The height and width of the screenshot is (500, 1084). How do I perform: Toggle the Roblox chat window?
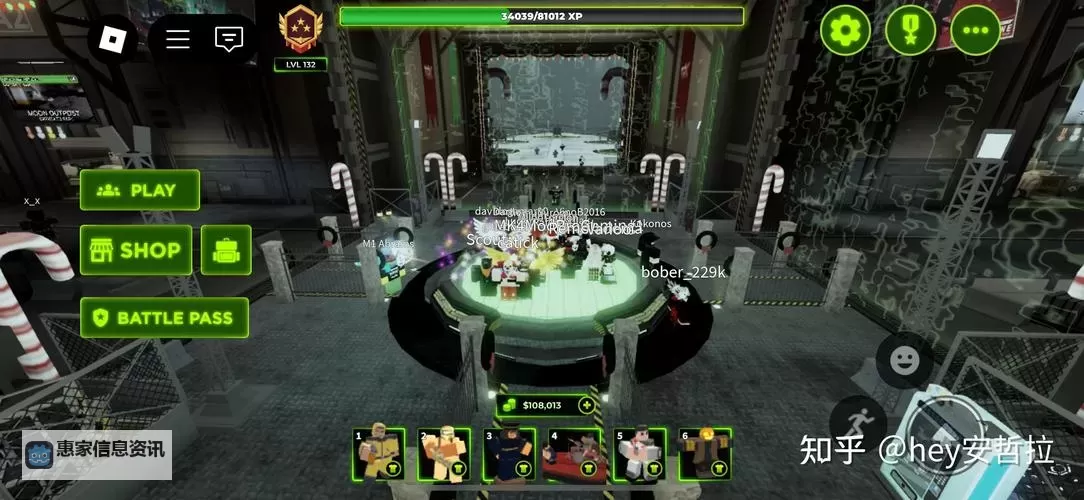229,39
